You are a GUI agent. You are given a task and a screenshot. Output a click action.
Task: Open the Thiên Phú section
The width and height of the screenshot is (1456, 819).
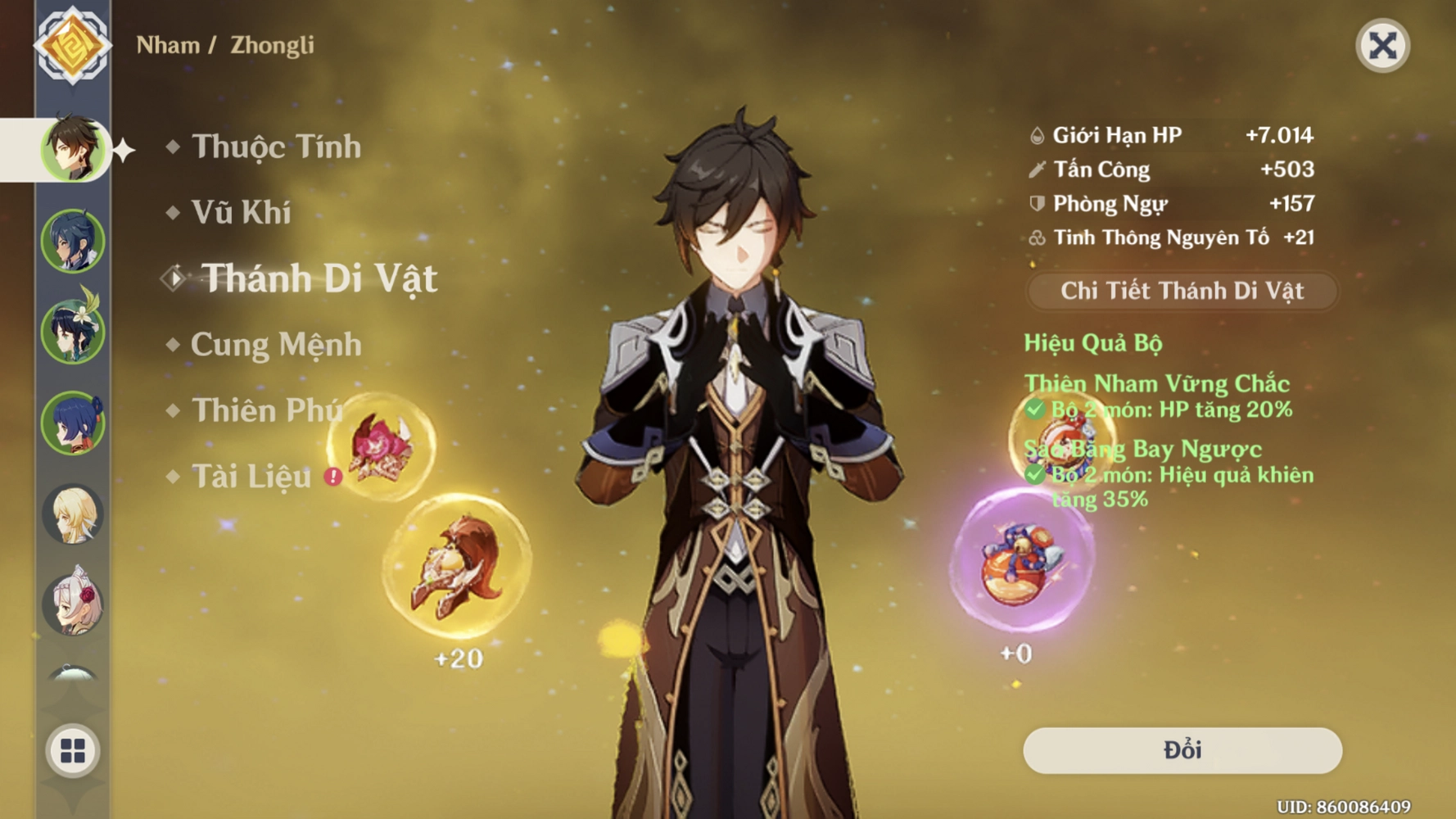point(266,411)
